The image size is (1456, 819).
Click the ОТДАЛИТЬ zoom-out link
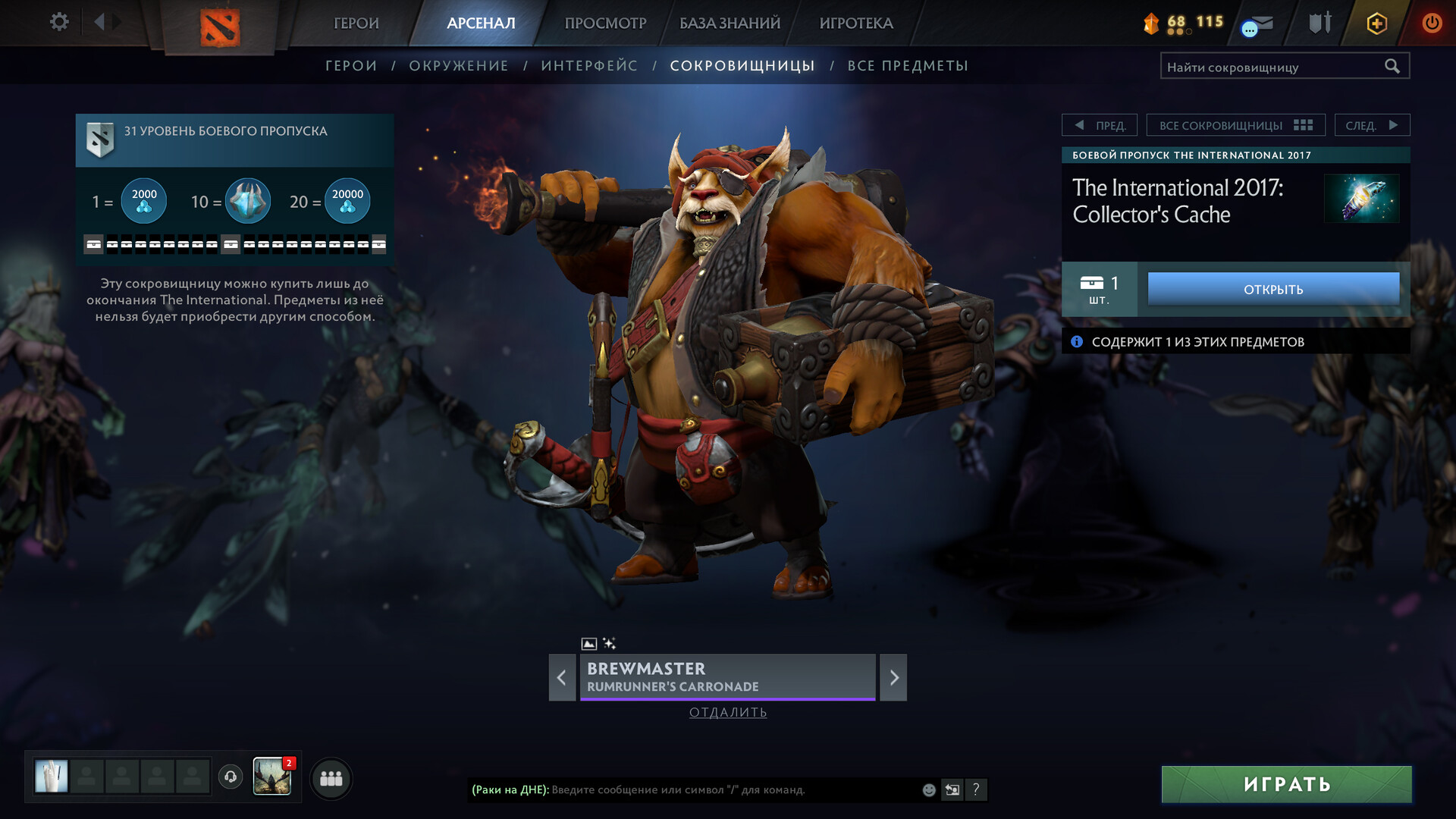pyautogui.click(x=728, y=712)
